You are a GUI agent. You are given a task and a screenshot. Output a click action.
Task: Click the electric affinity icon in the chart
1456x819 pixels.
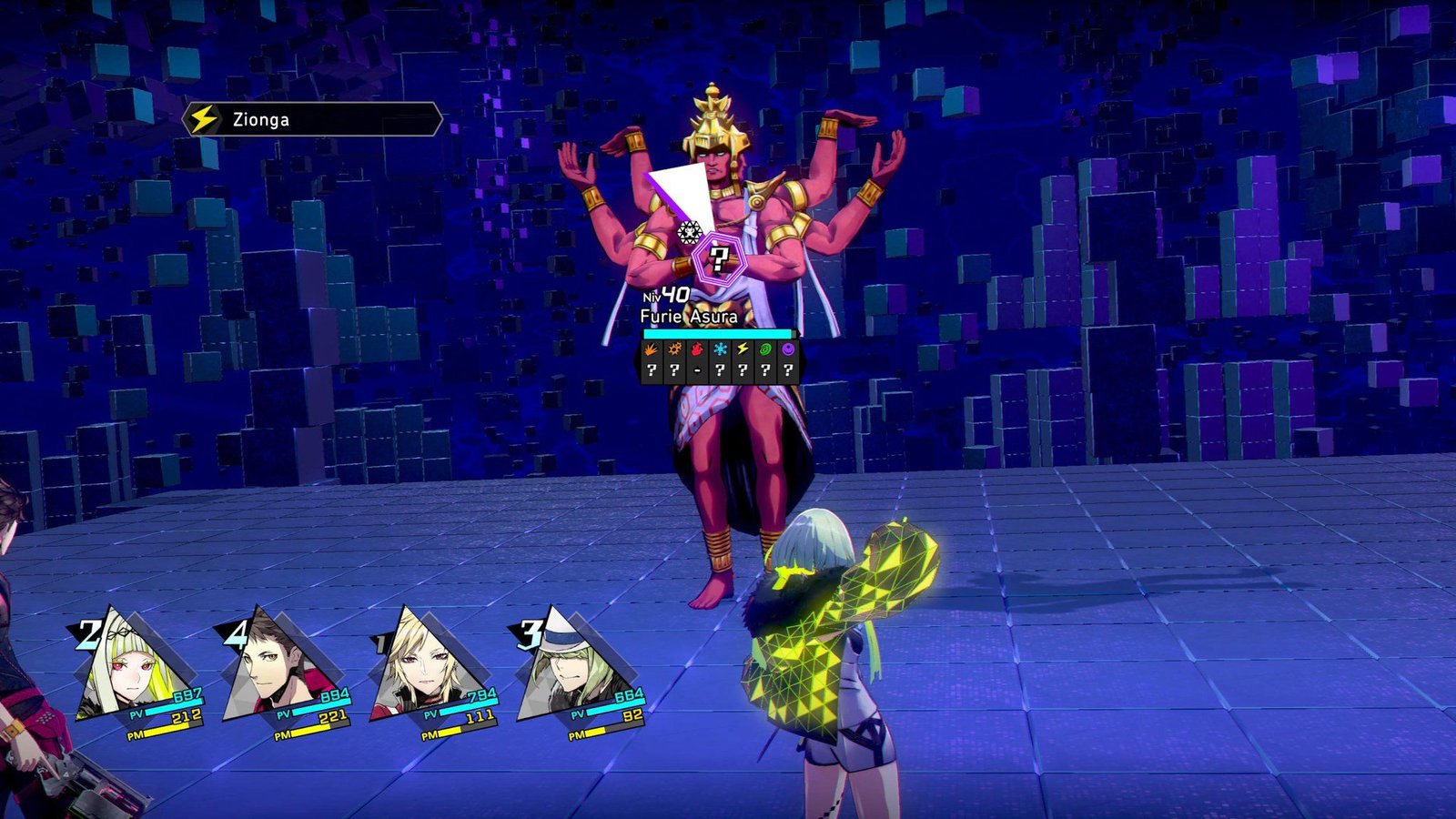point(743,349)
